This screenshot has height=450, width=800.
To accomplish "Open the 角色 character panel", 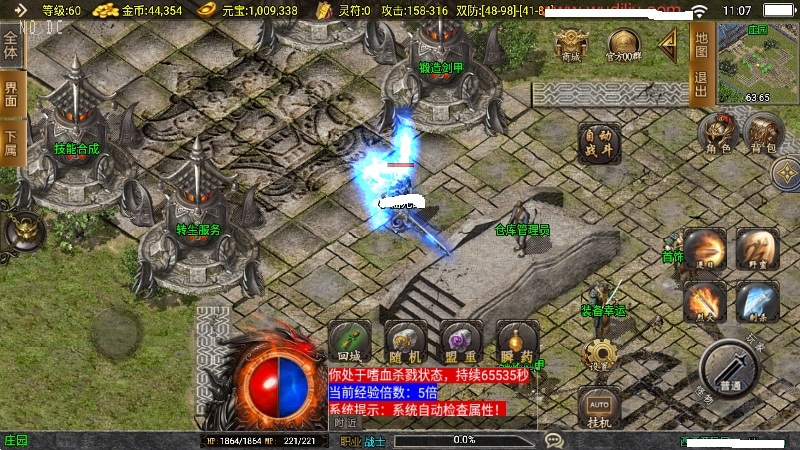I will tap(717, 134).
